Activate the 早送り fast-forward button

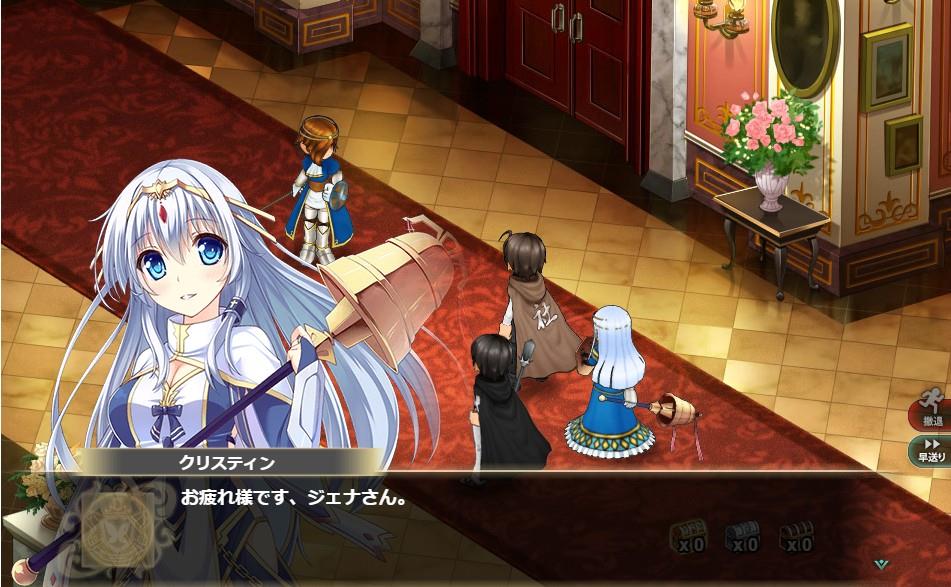coord(931,450)
